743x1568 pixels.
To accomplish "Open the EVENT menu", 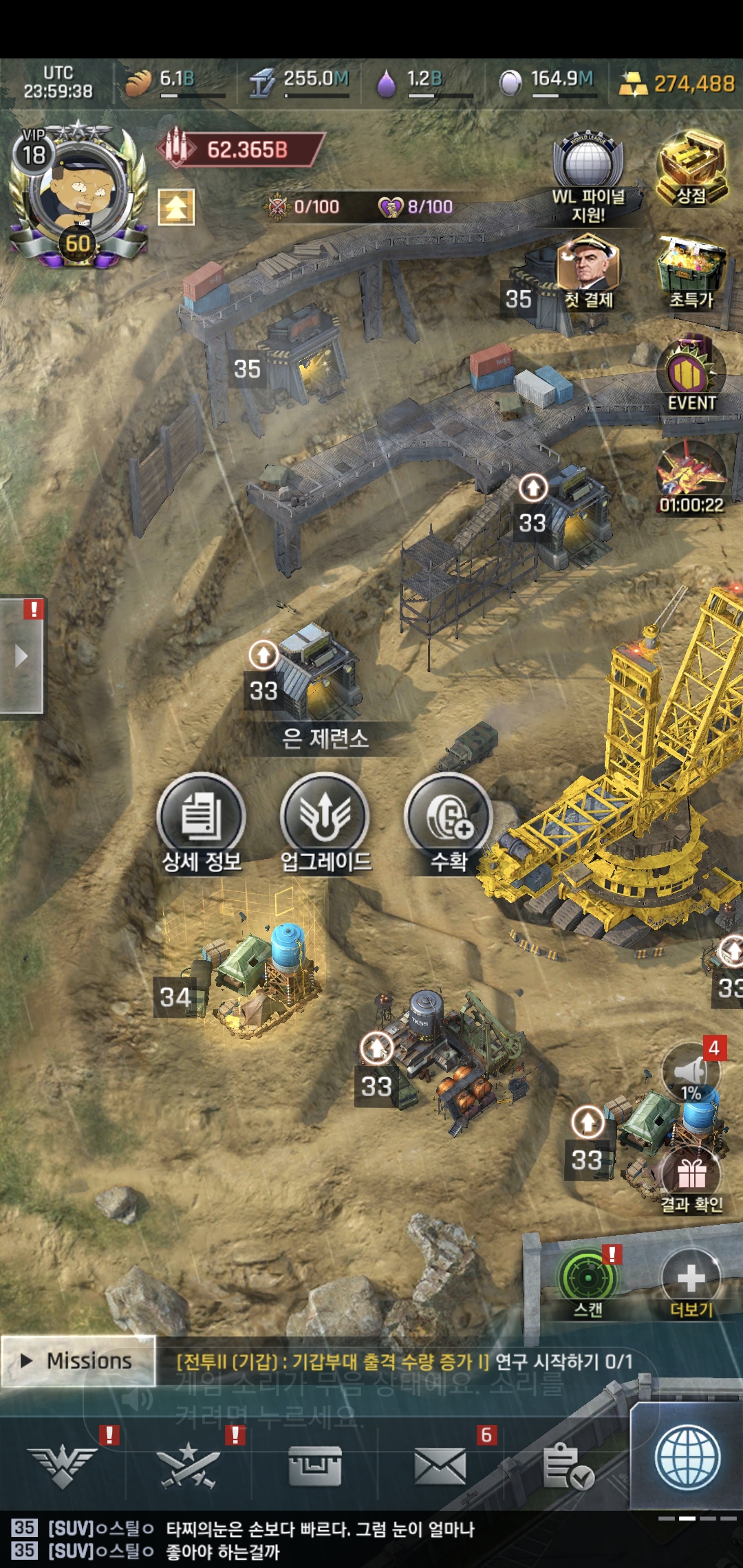I will tap(691, 375).
